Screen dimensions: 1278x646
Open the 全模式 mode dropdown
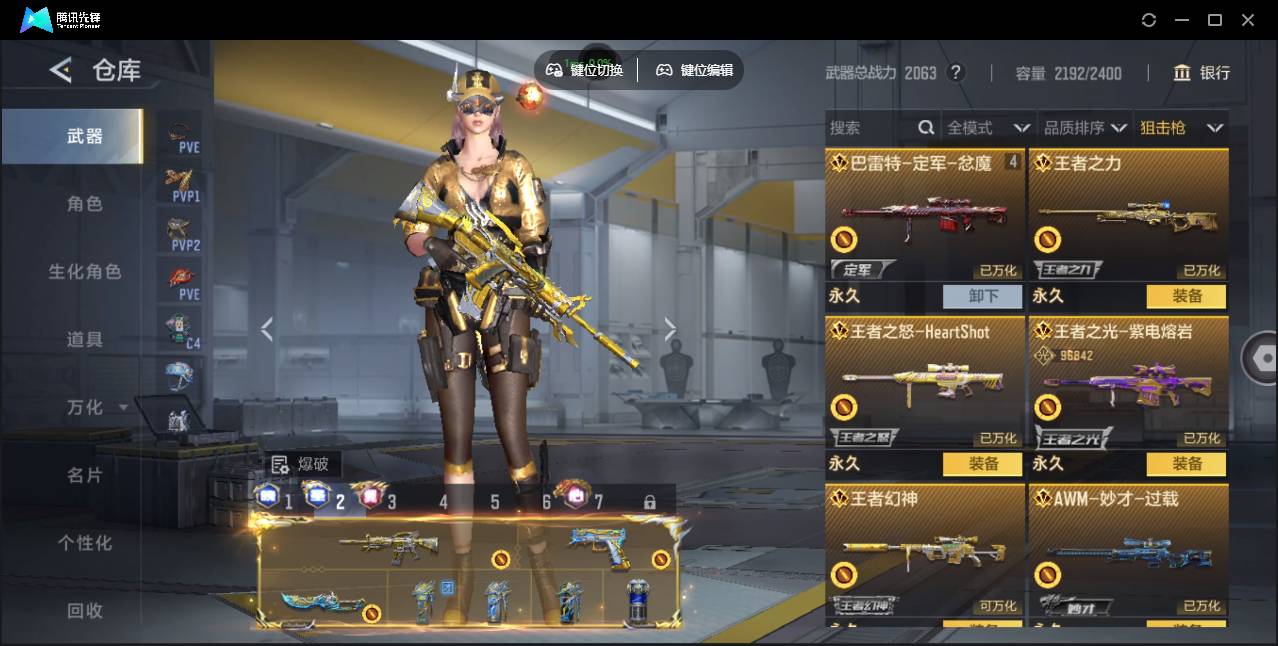coord(987,128)
